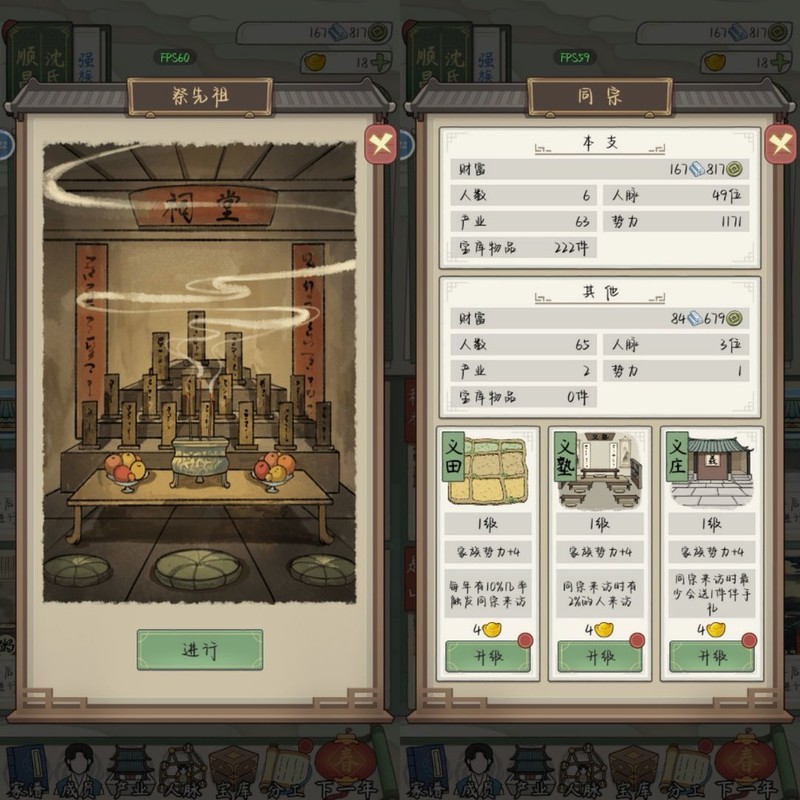This screenshot has width=800, height=800.
Task: Select the 义塾 school card image
Action: (599, 470)
